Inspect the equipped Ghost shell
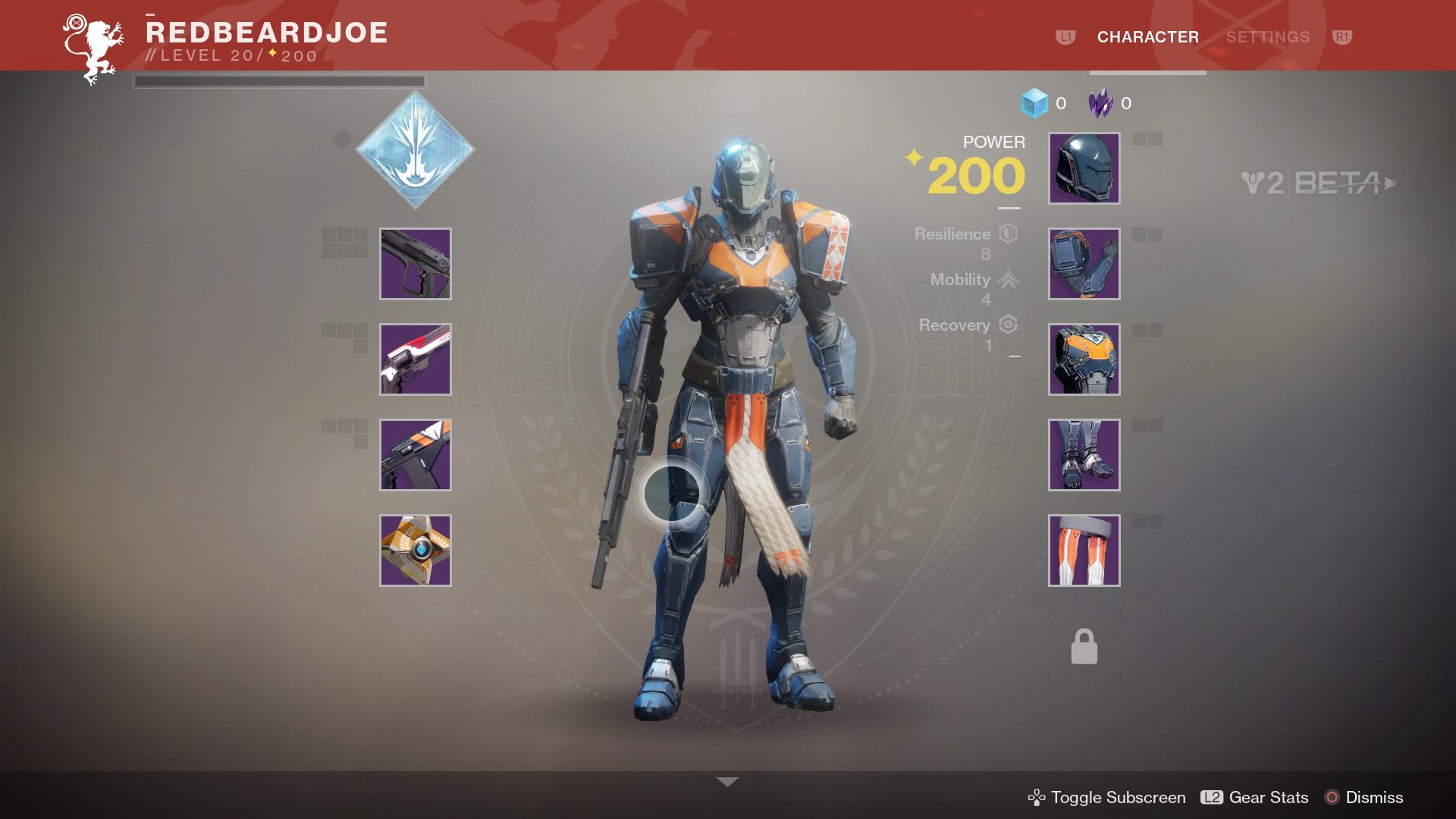 tap(415, 550)
